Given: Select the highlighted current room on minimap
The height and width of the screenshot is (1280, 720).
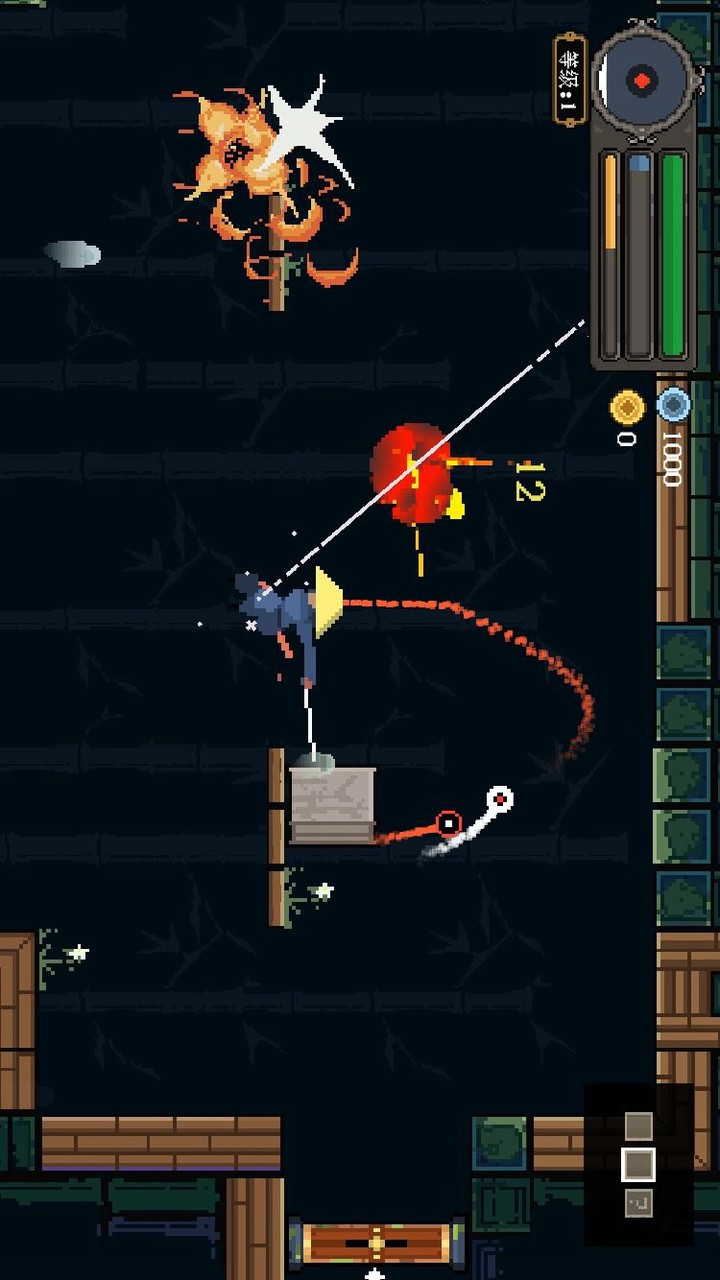Looking at the screenshot, I should (638, 1164).
